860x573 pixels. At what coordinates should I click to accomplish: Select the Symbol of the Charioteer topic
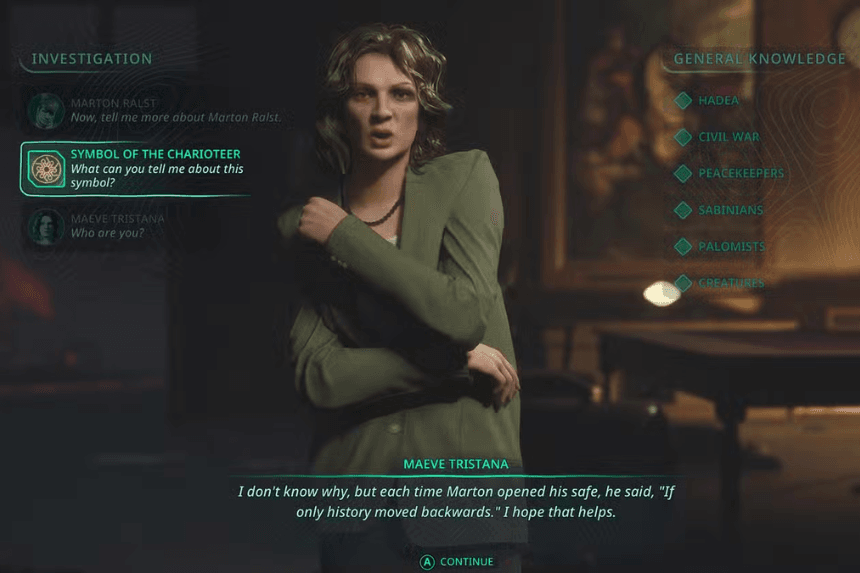pos(150,168)
